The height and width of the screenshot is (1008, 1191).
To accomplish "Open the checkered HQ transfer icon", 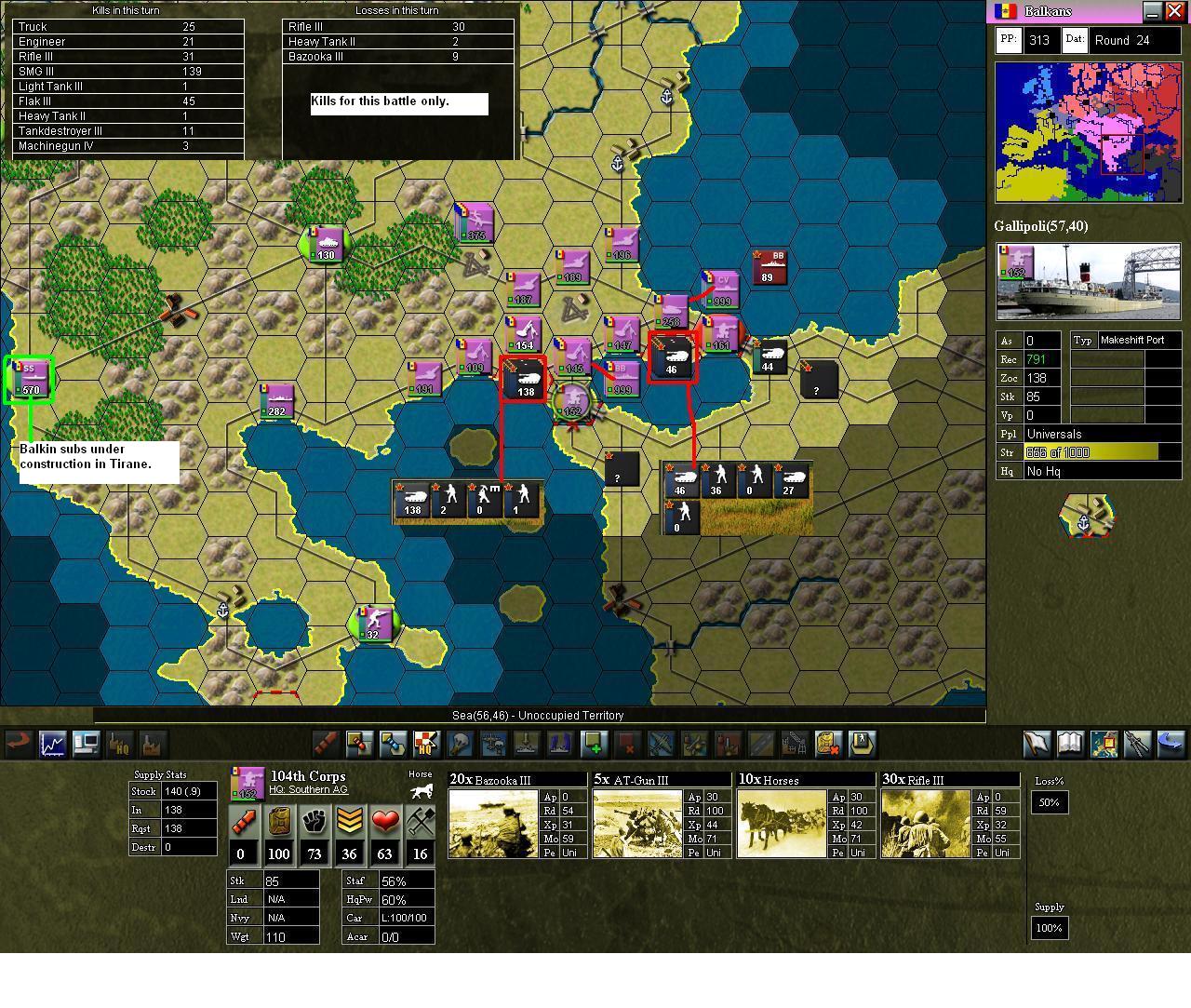I will (427, 745).
